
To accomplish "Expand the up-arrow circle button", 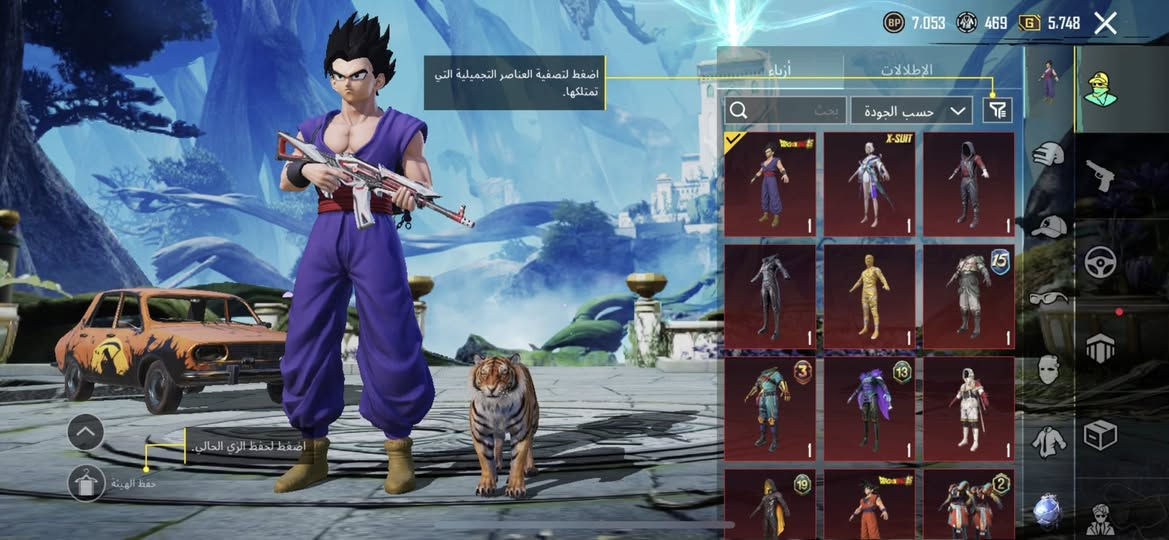I will coord(87,432).
